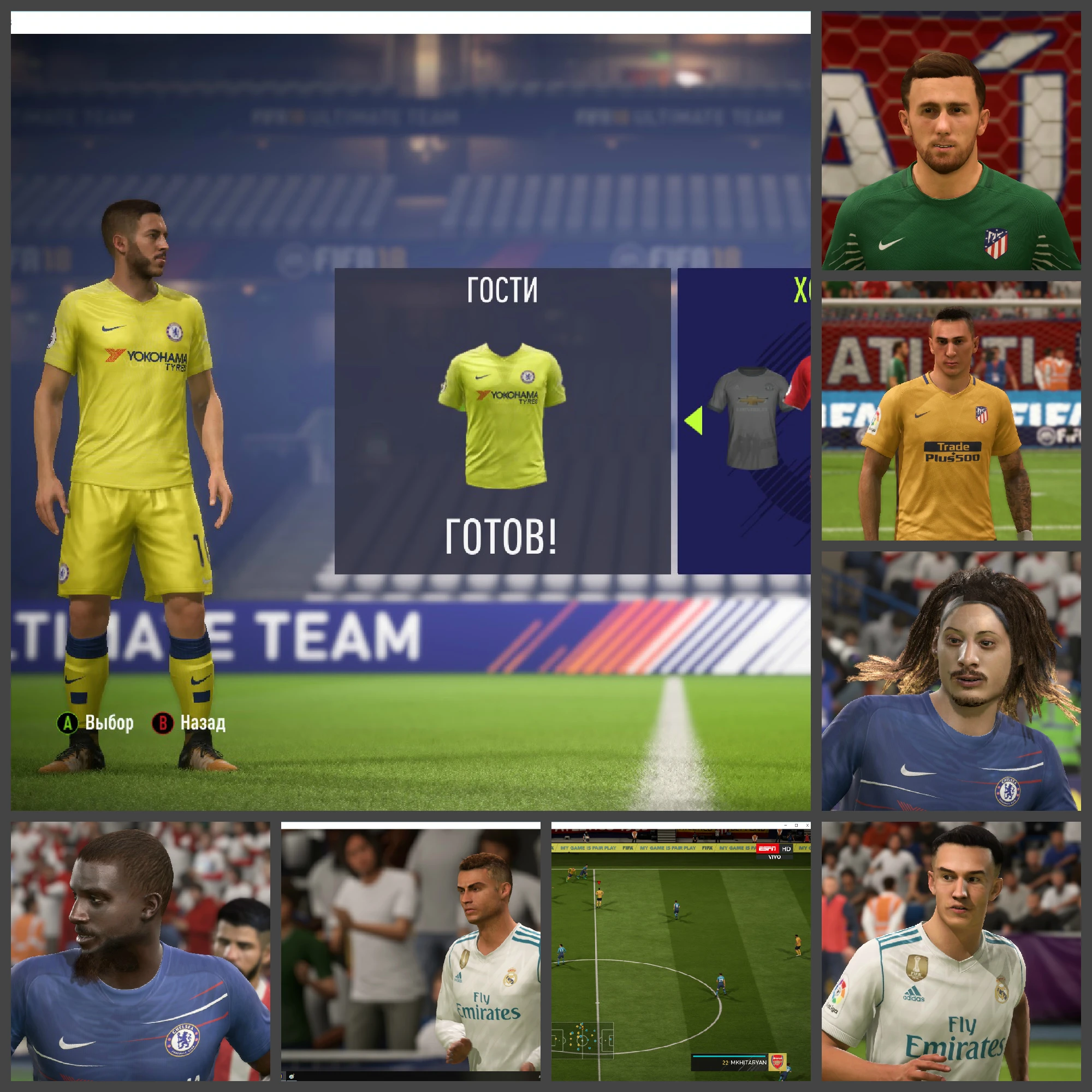Click the Atlético Madrid crest on the goalkeeper shirt

coord(997,245)
